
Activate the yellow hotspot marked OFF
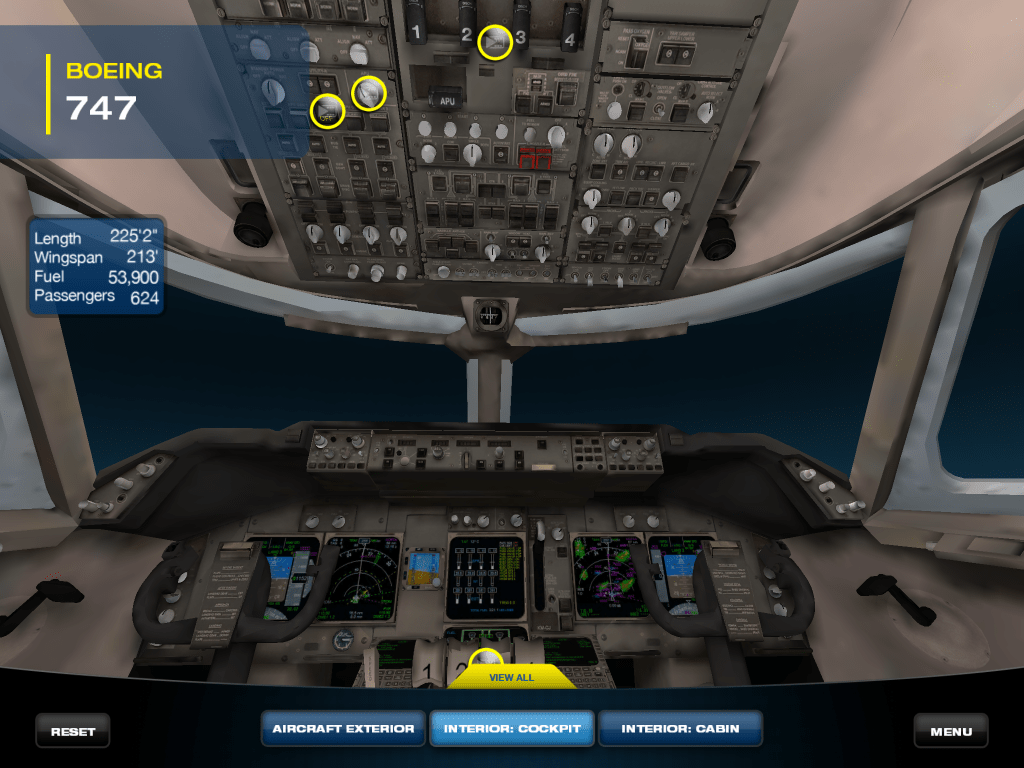(327, 111)
